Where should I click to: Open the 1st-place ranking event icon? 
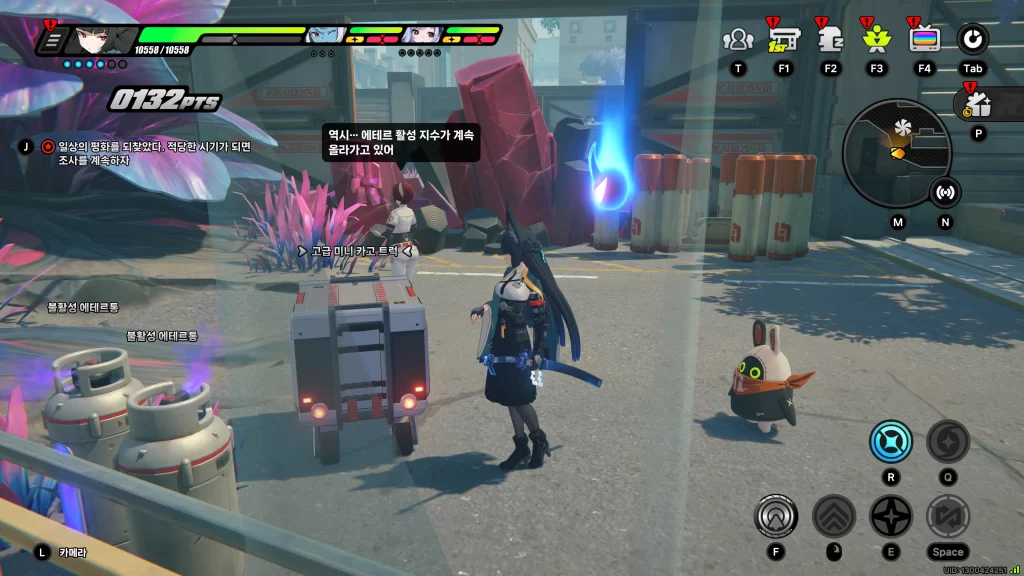click(x=784, y=40)
